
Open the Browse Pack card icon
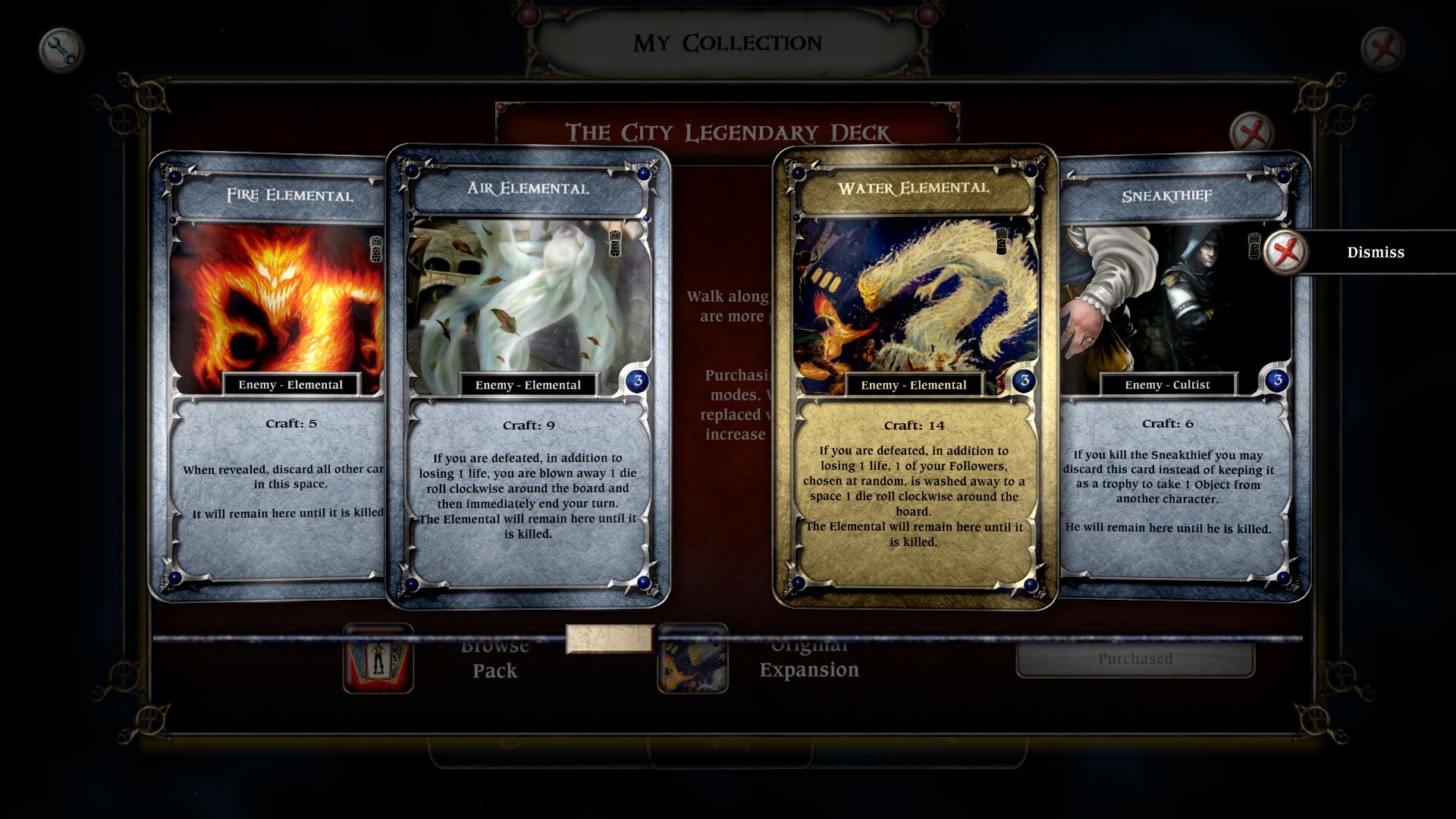[379, 658]
